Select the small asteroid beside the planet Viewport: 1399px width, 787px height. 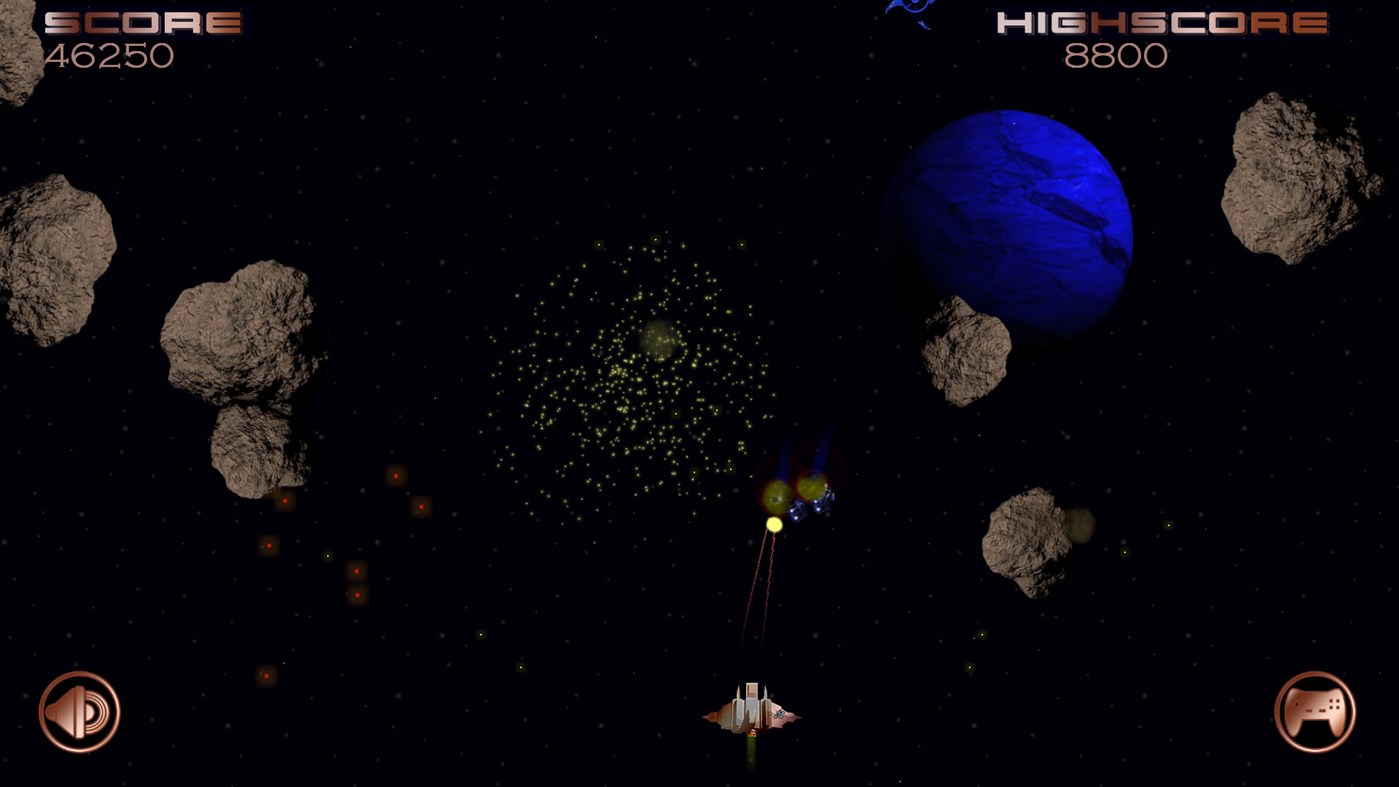pos(965,350)
